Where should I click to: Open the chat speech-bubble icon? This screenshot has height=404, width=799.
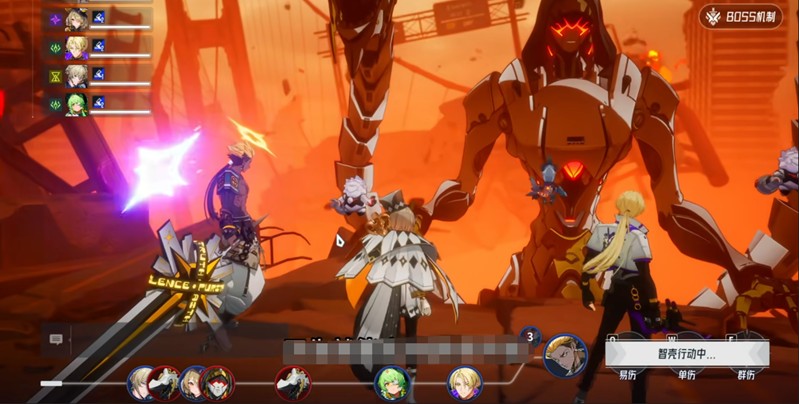tap(56, 340)
